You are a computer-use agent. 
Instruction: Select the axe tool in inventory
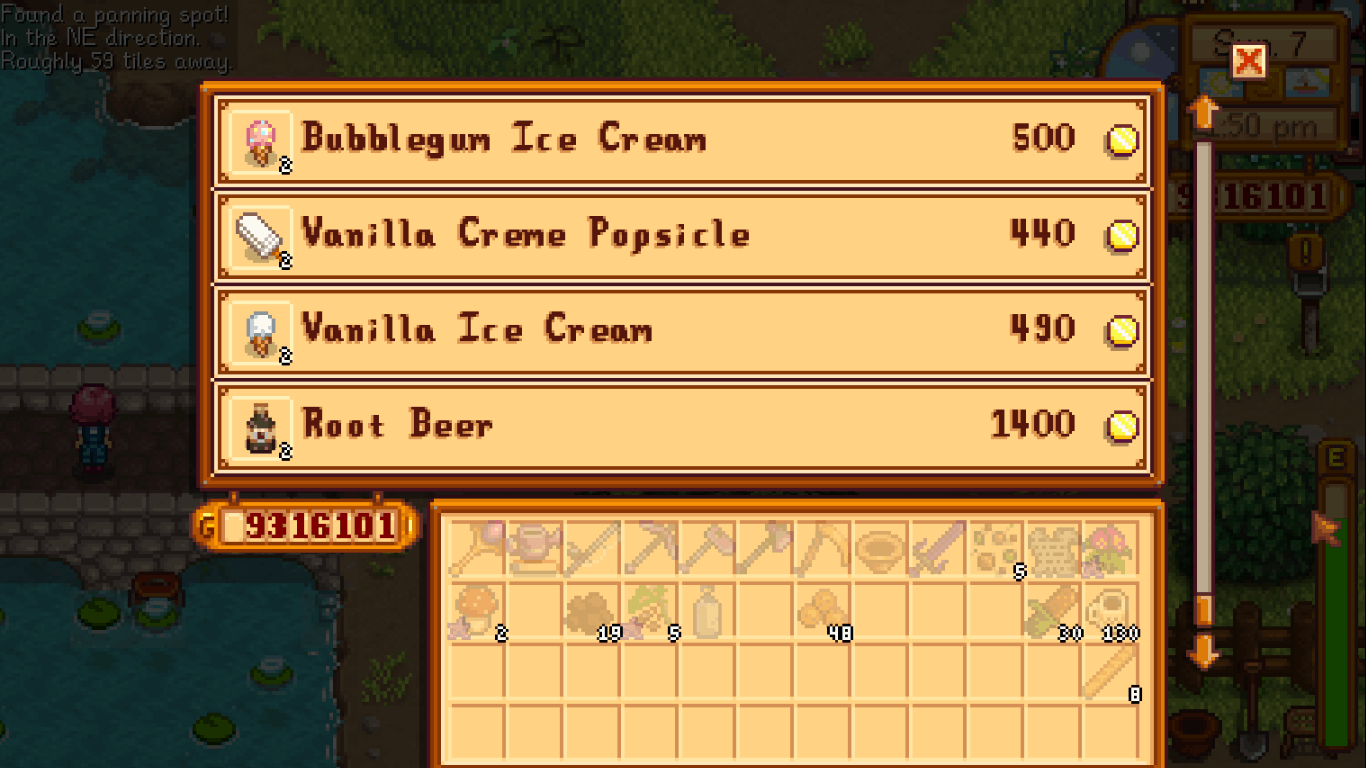click(768, 545)
